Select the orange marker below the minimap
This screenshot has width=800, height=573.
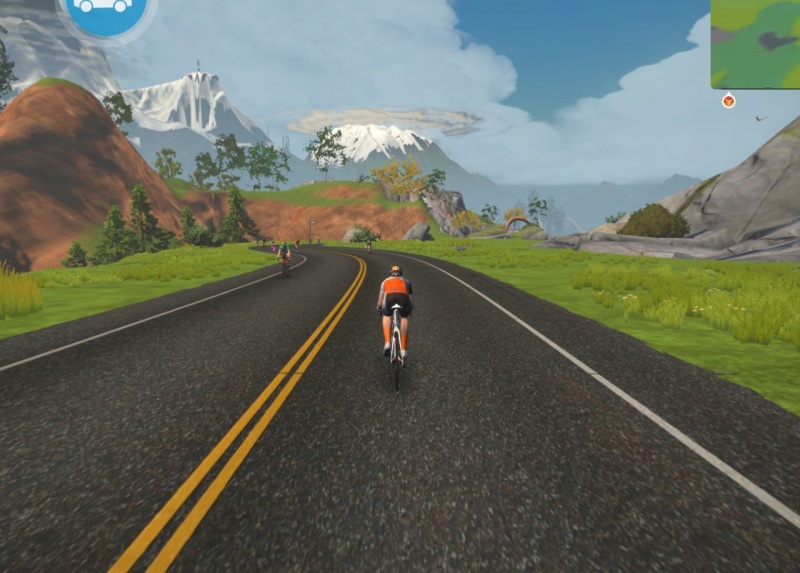tap(728, 100)
